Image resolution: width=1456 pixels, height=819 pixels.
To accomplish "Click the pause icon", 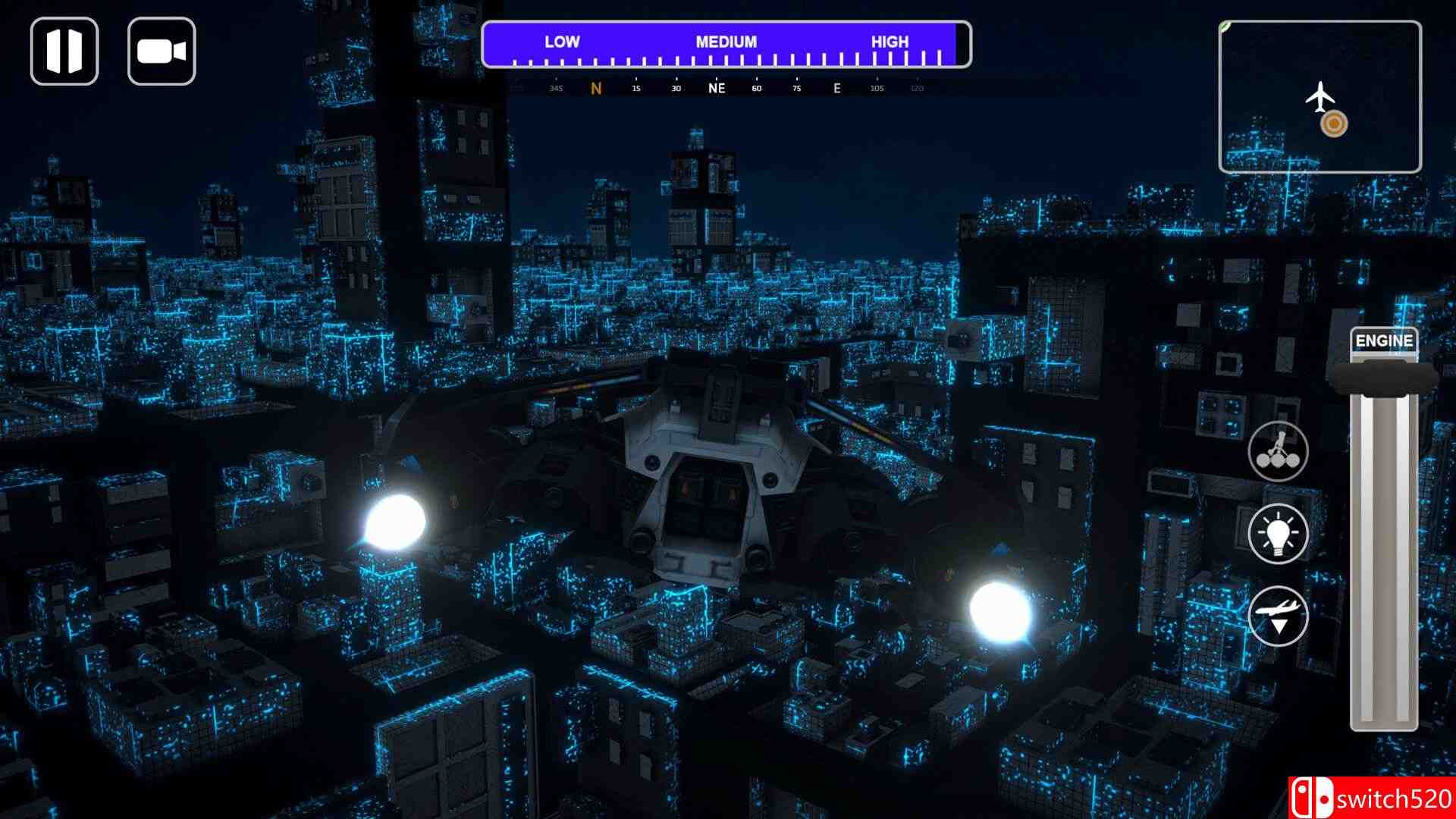I will [65, 51].
